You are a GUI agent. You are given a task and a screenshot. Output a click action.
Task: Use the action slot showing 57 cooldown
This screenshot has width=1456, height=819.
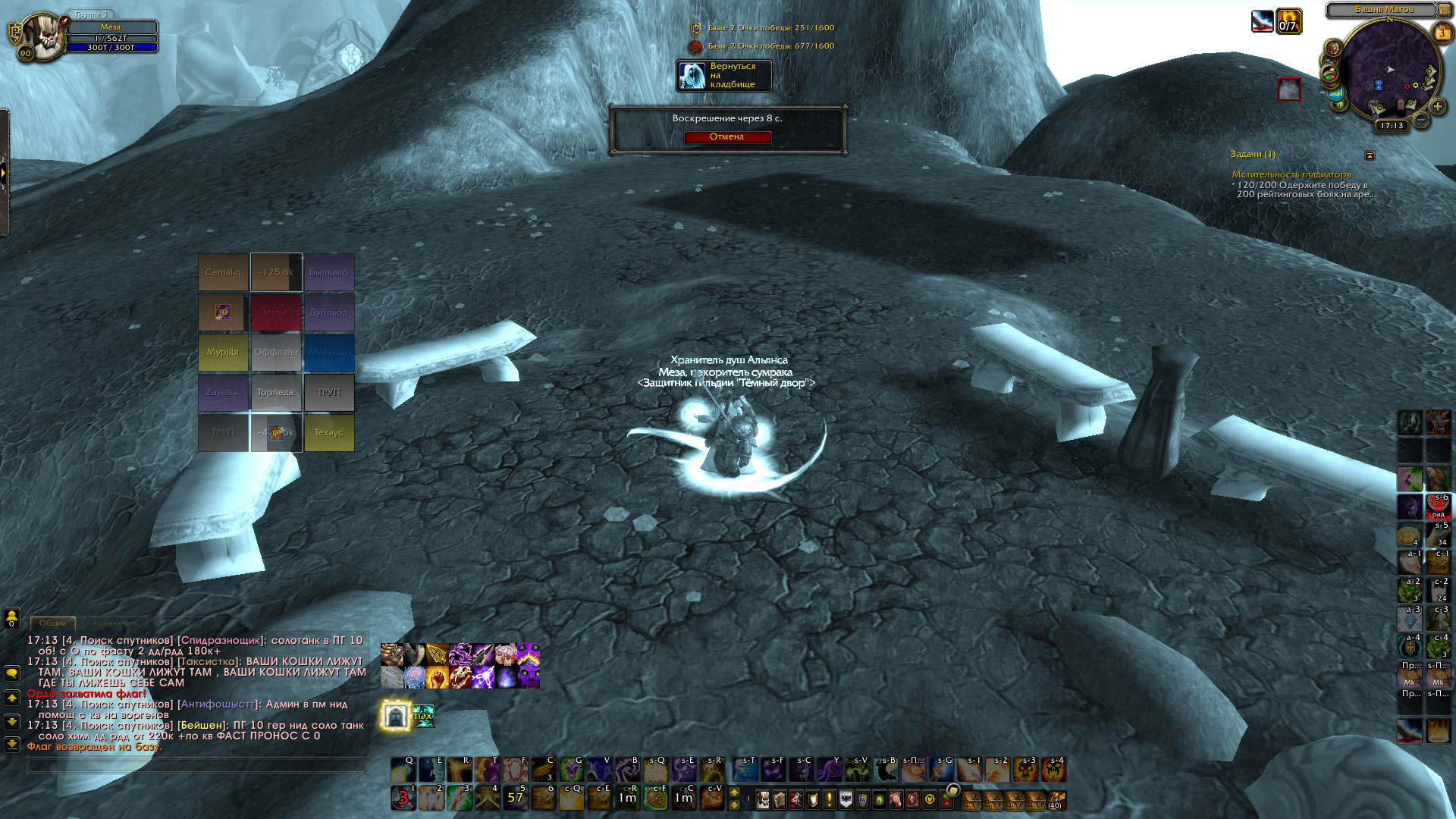click(x=515, y=798)
